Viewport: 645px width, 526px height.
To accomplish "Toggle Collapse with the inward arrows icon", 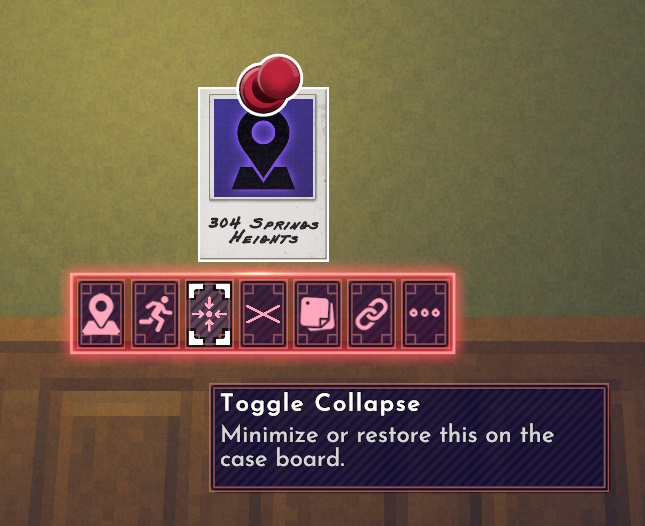I will tap(210, 314).
